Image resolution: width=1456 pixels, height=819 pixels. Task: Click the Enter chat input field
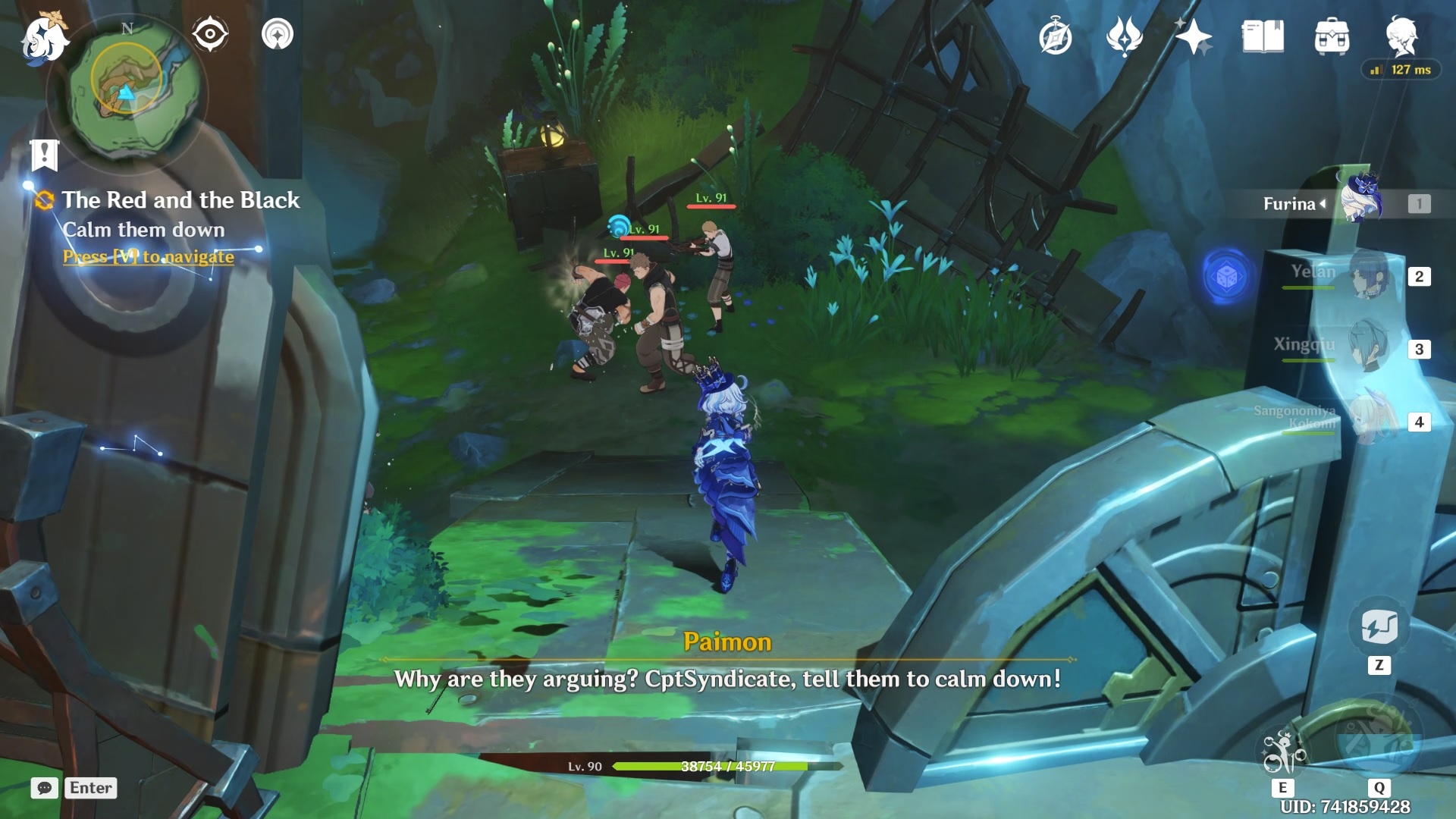(90, 789)
